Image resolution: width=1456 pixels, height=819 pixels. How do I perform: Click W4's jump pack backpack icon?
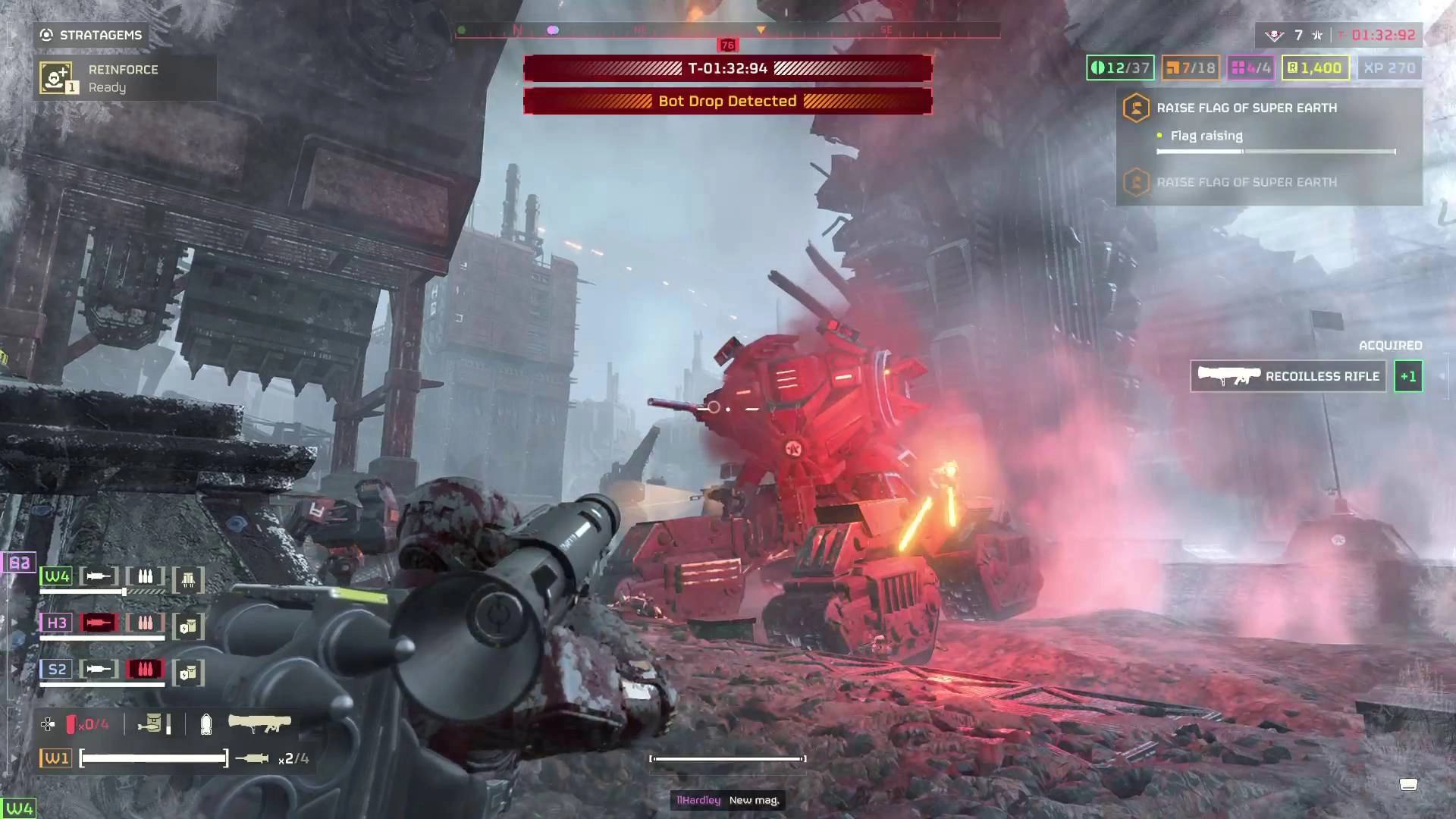[188, 580]
